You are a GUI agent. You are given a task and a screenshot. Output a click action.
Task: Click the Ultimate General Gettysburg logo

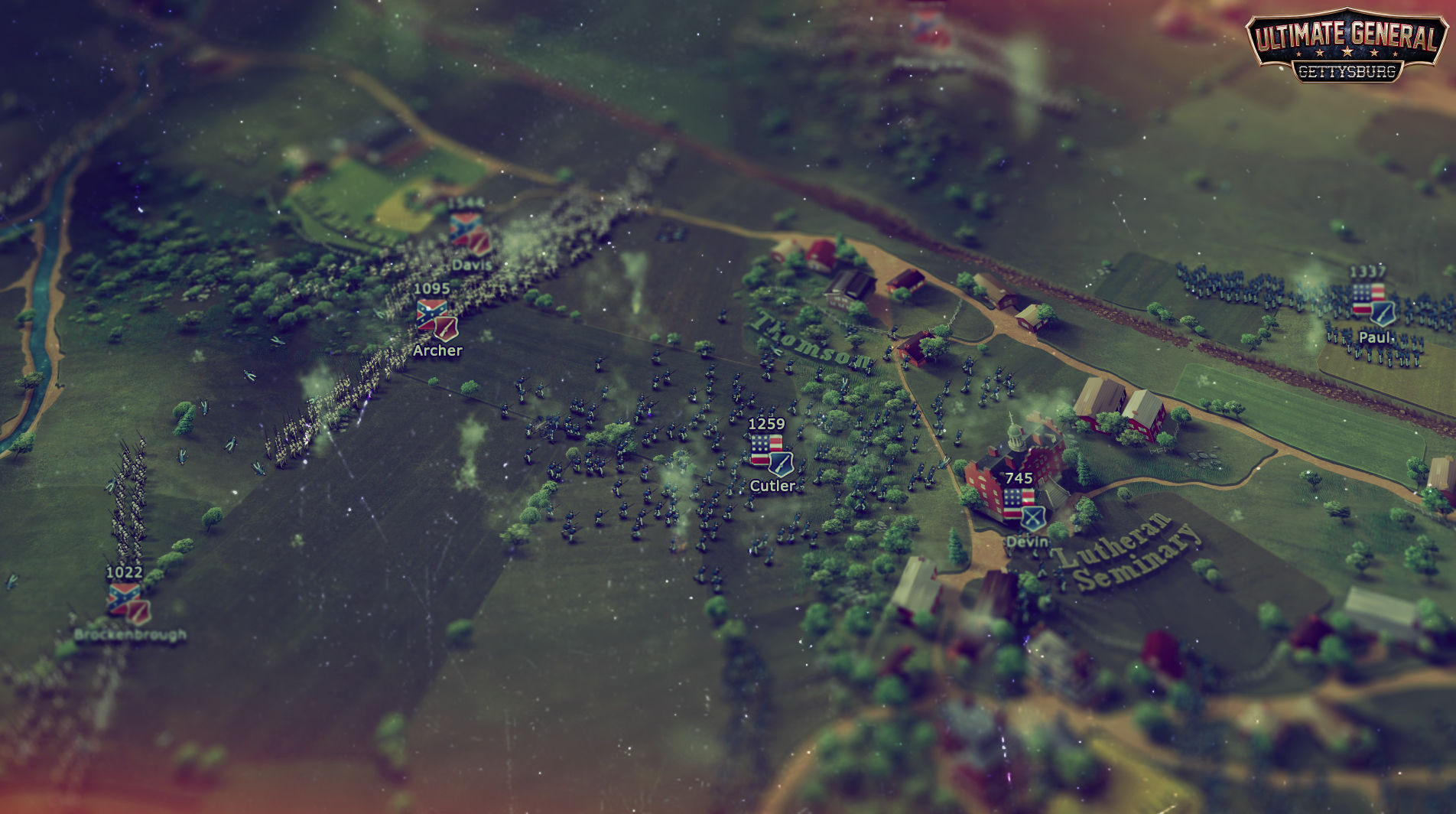tap(1348, 46)
